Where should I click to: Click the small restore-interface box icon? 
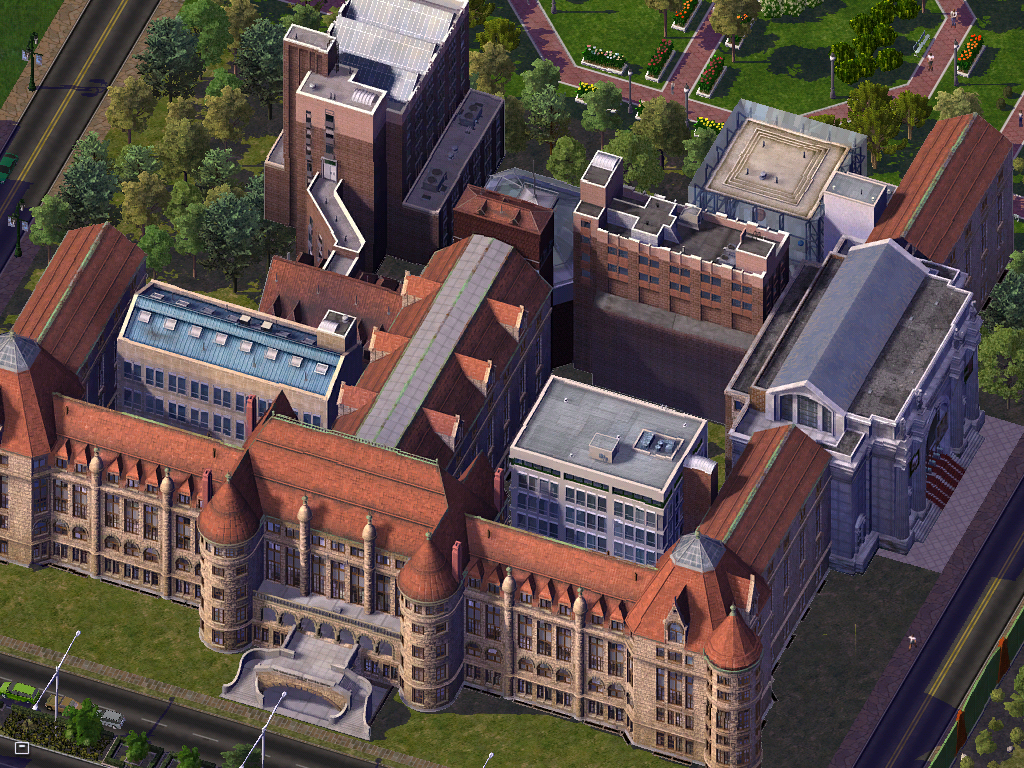coord(21,746)
